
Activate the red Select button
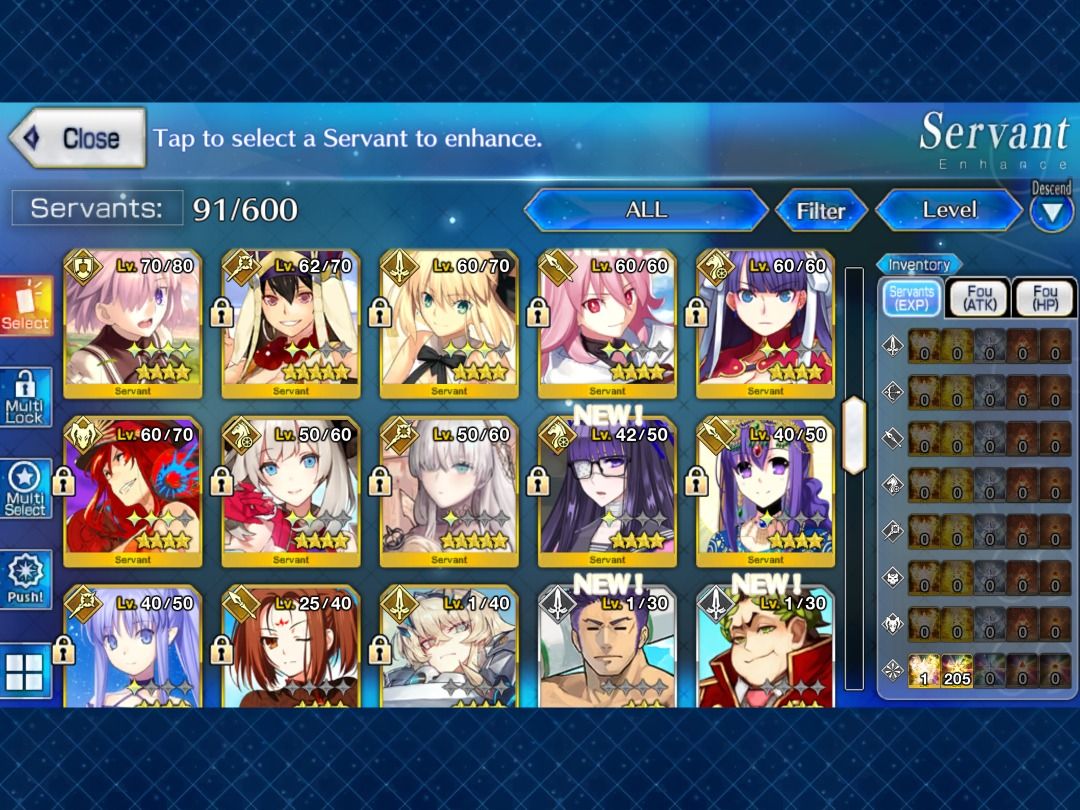pos(26,306)
